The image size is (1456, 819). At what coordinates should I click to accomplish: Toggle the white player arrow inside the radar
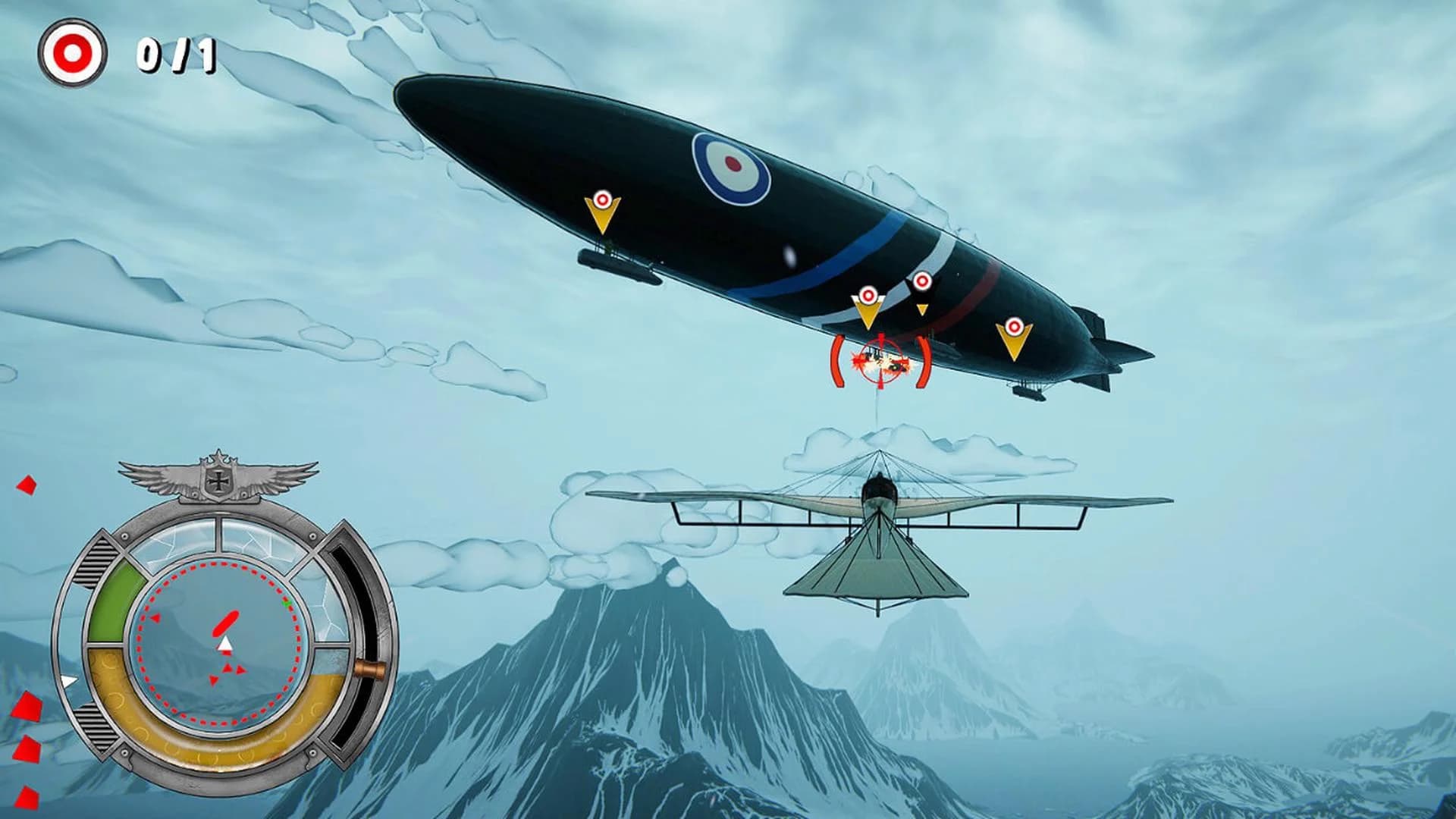click(226, 645)
